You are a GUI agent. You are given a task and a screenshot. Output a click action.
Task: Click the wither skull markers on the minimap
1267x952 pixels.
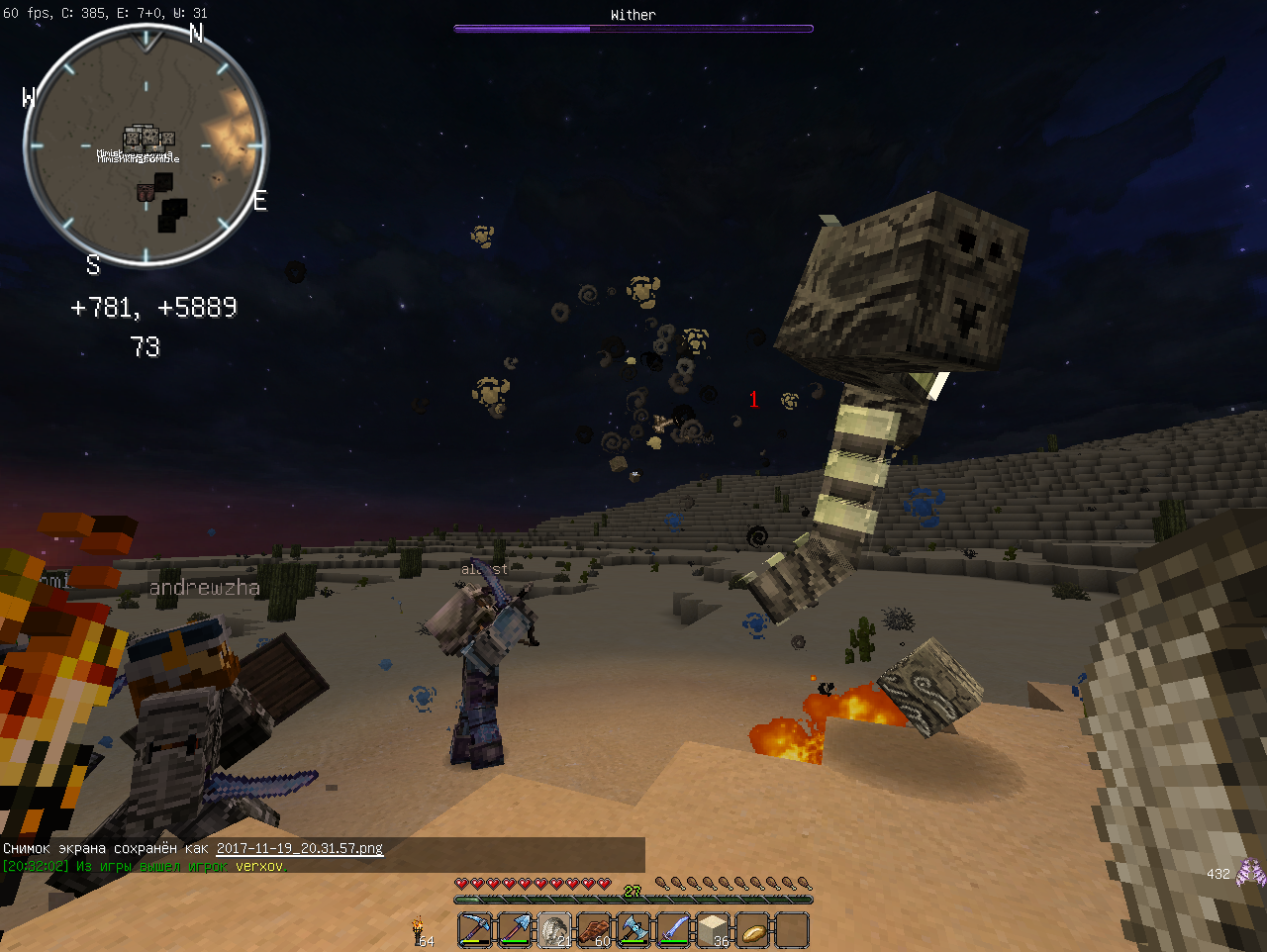tap(149, 137)
